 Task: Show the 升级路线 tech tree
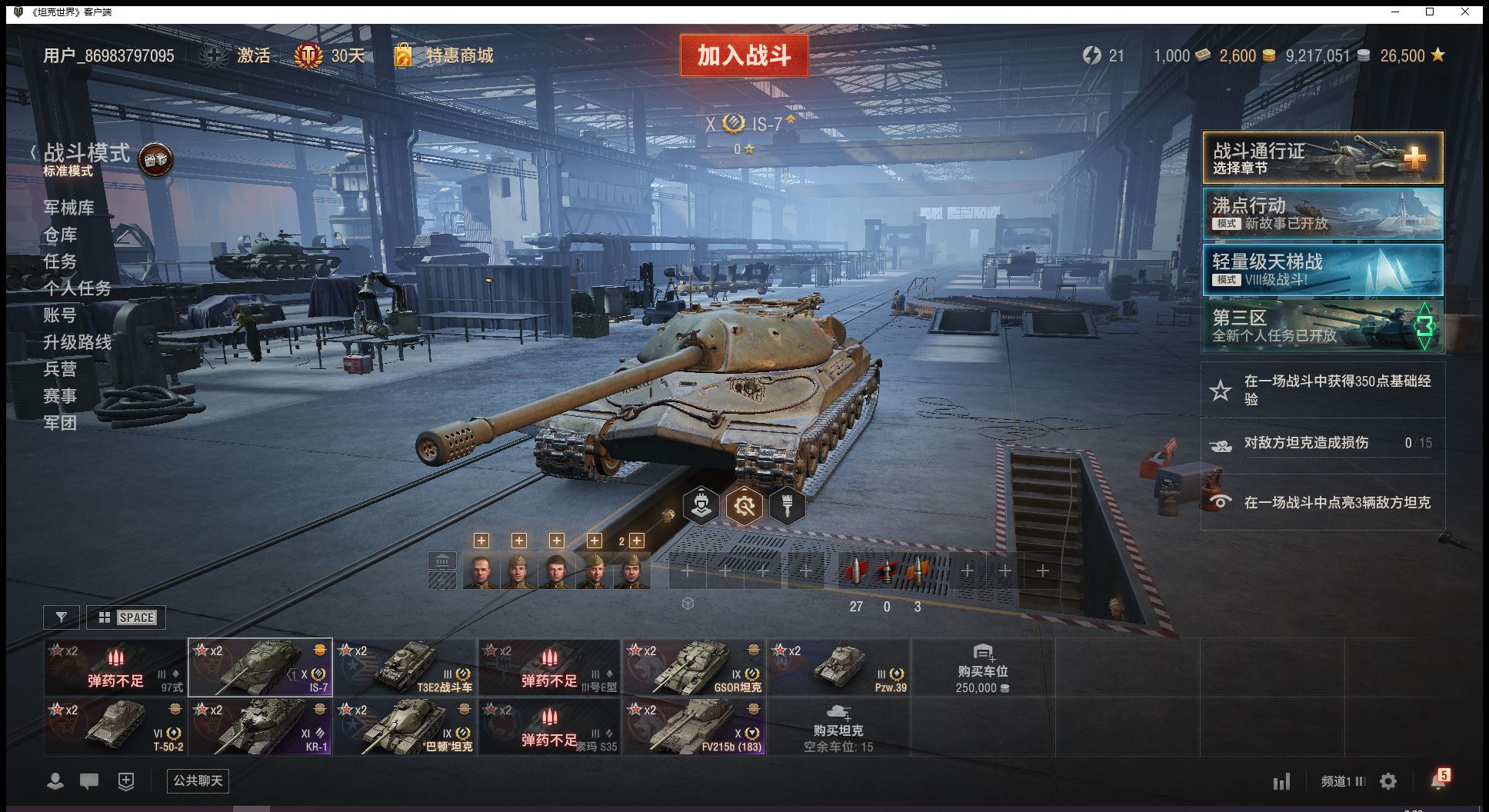pyautogui.click(x=77, y=342)
